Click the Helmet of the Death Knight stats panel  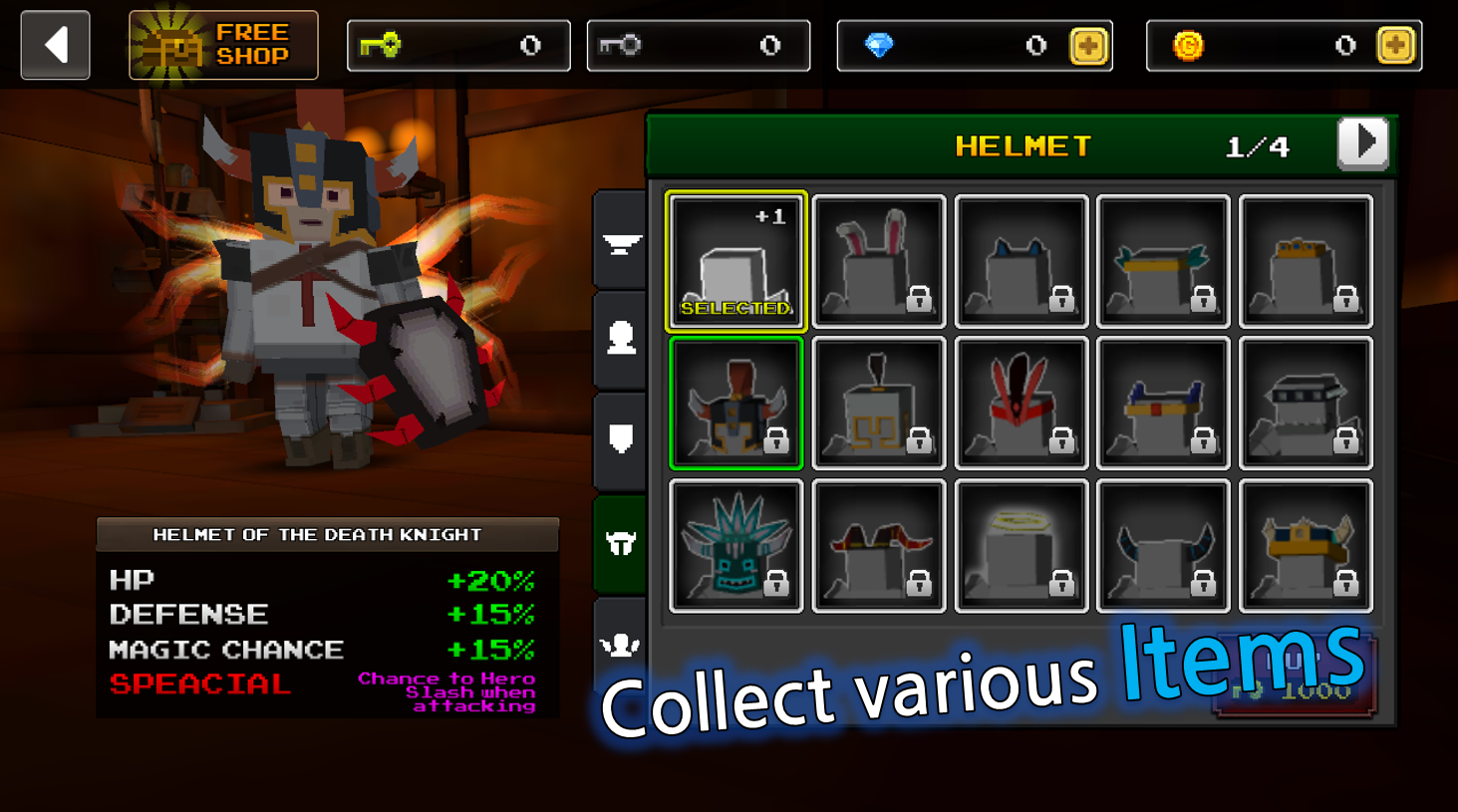pos(327,618)
